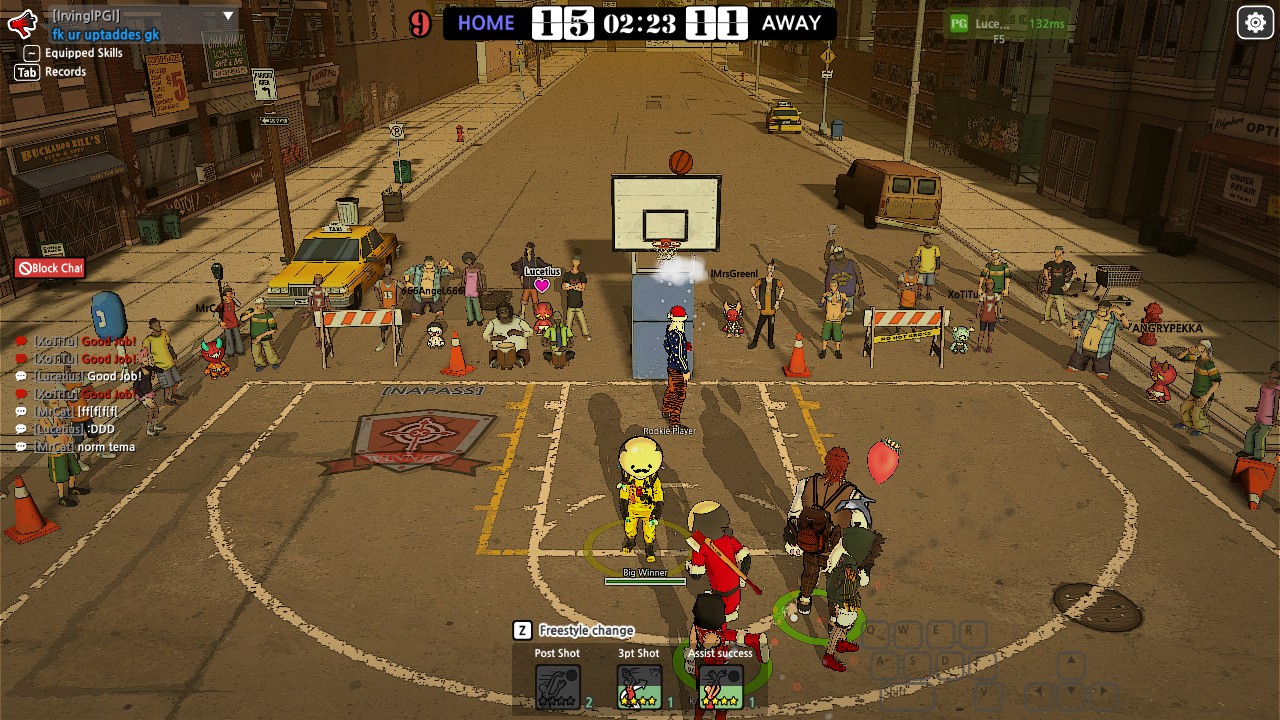Select the AWAY team scoreboard label

pos(790,23)
